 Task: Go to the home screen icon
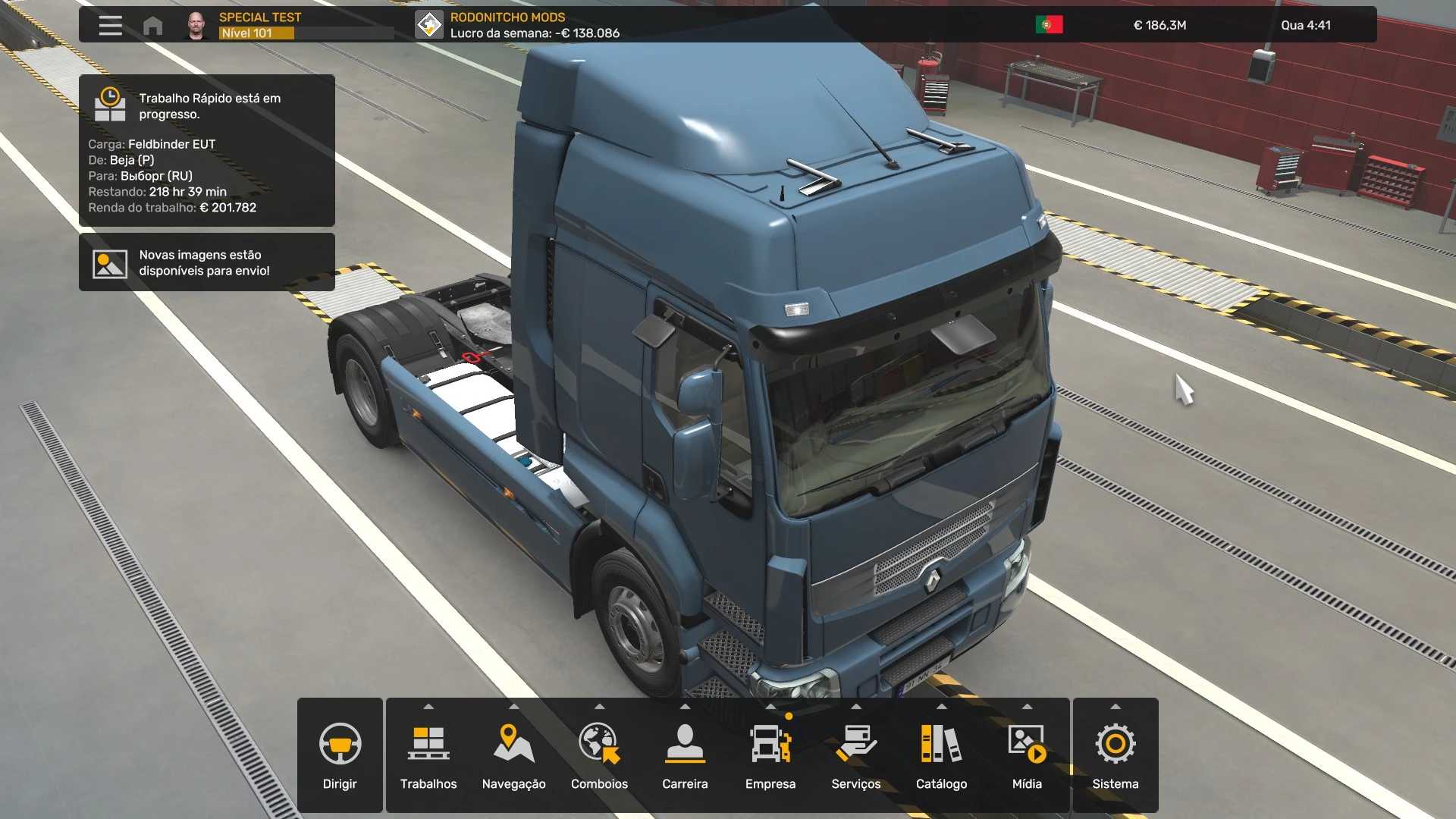click(152, 26)
